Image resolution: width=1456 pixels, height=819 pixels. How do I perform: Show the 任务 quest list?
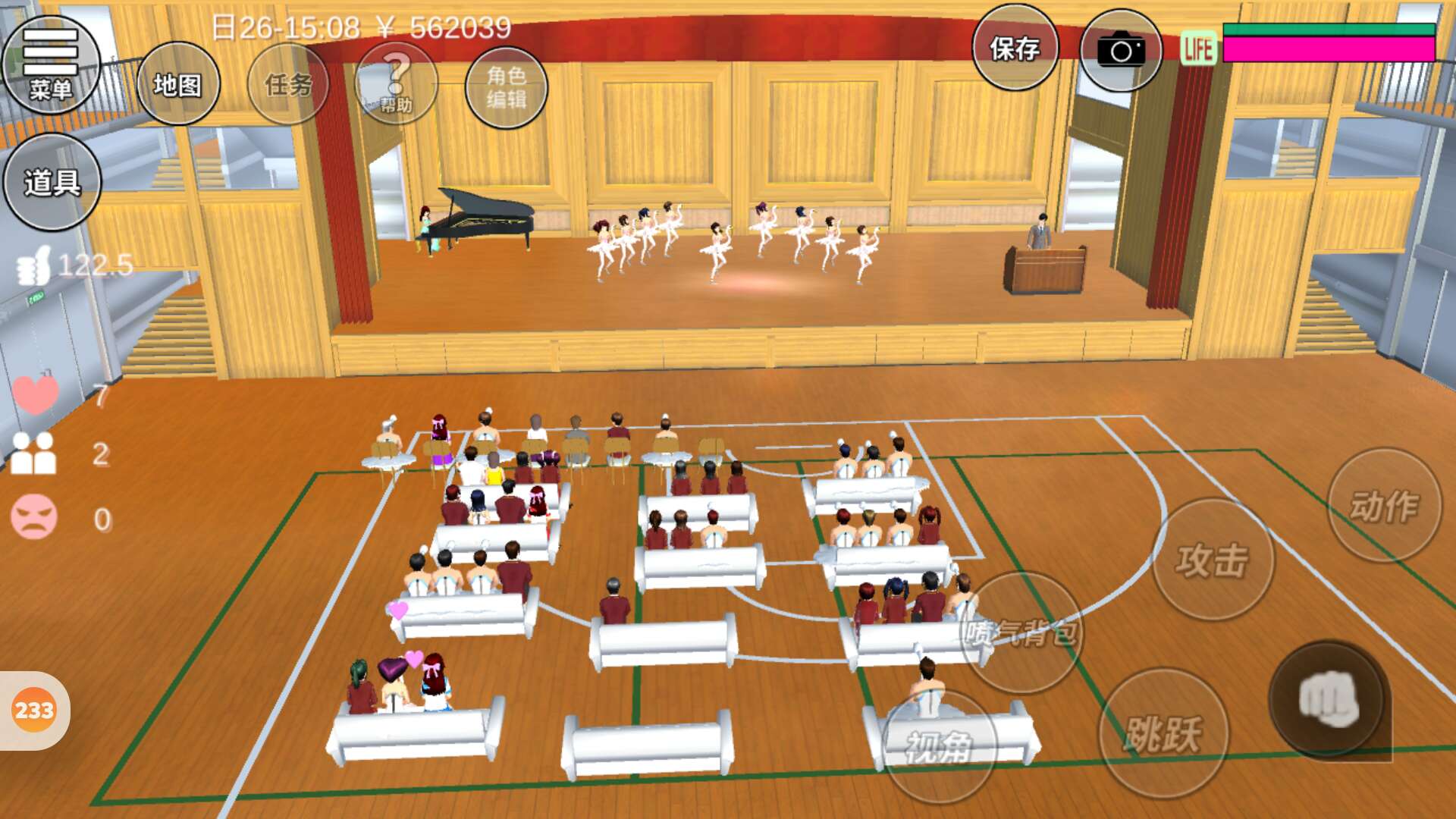pos(288,84)
